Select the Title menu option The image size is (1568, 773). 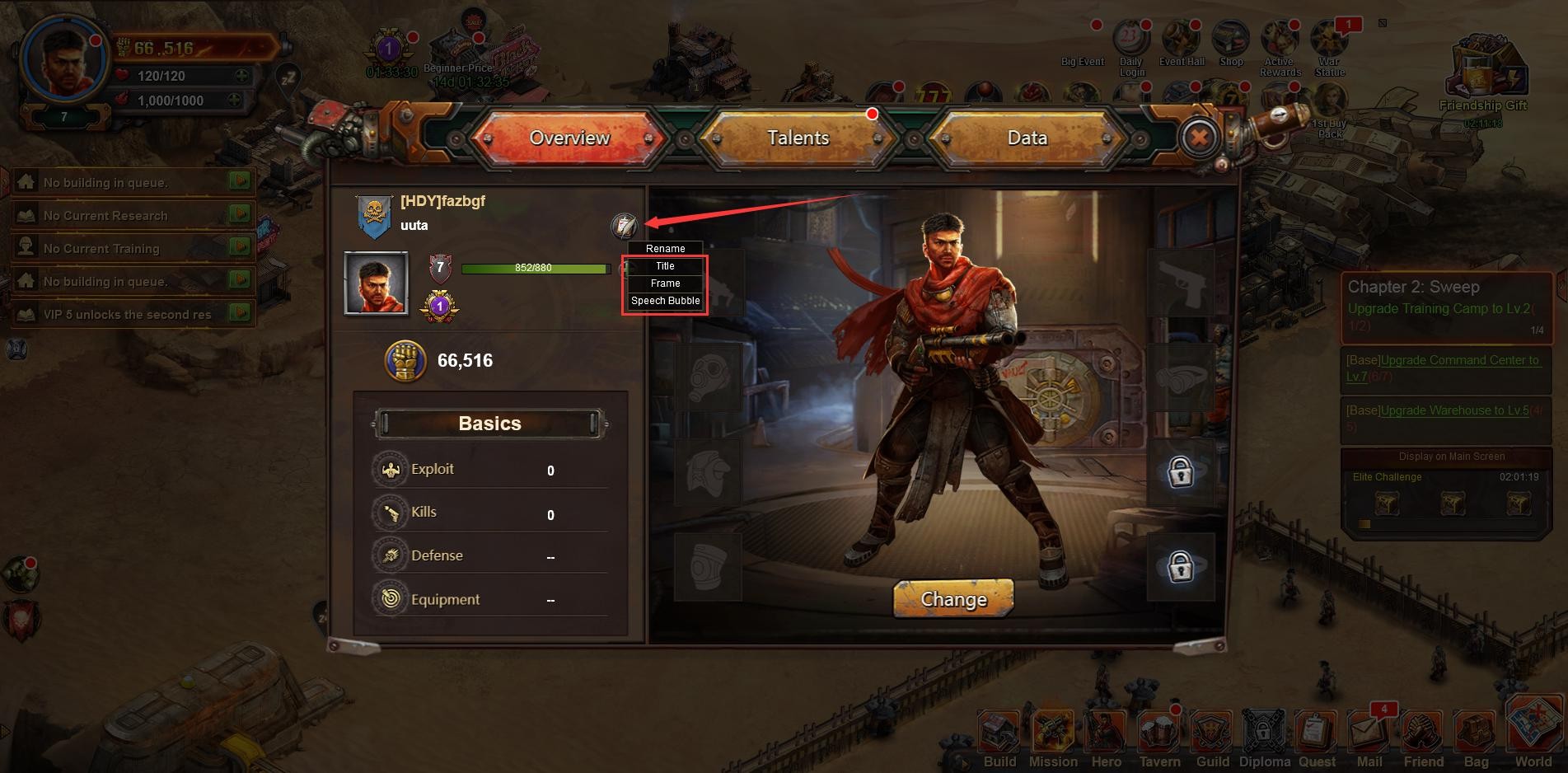(665, 266)
